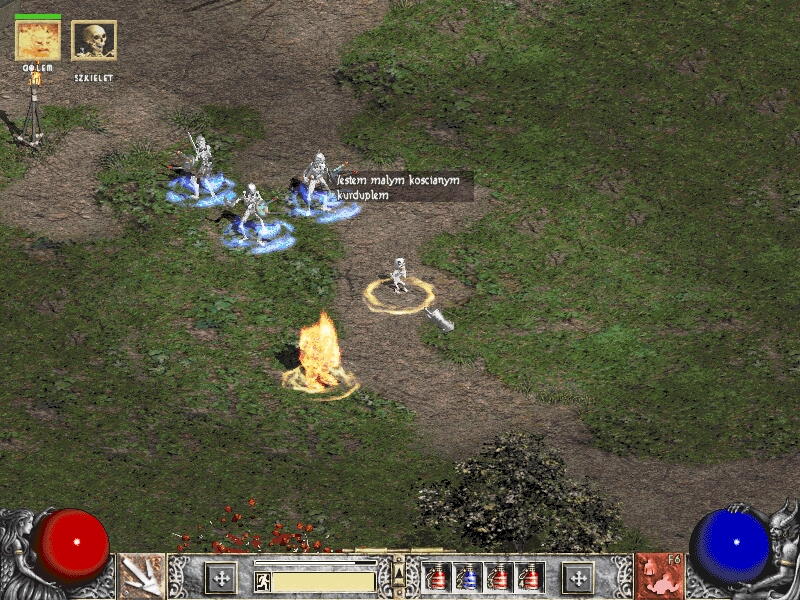Click the cross-arrow button beside the F6 skill
Screen dimensions: 800x600
point(577,577)
